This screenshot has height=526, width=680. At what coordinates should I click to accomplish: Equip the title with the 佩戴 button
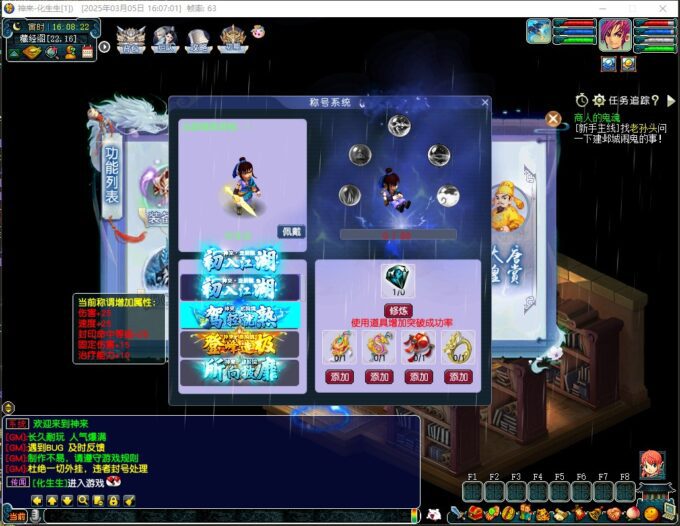click(290, 231)
